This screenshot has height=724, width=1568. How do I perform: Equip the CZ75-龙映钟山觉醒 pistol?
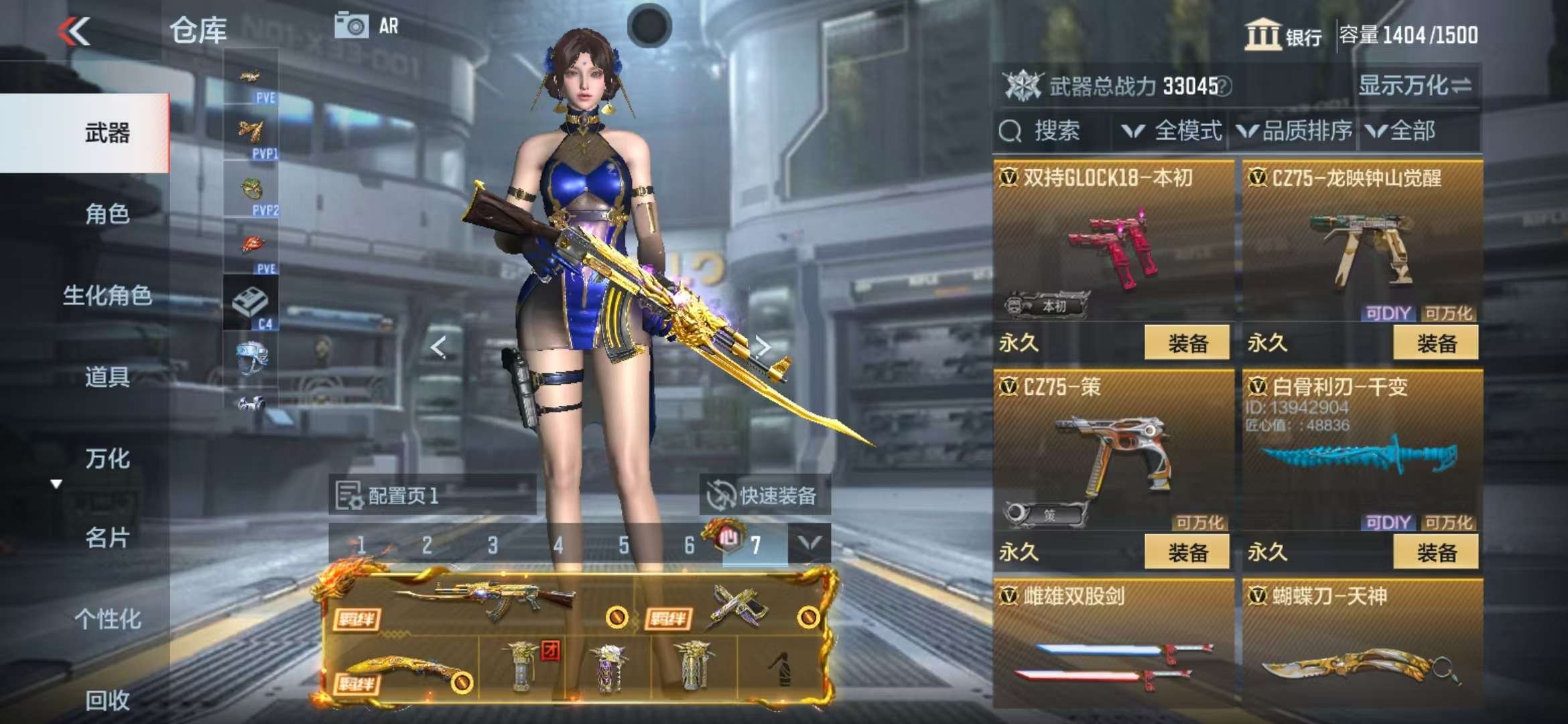coord(1435,343)
